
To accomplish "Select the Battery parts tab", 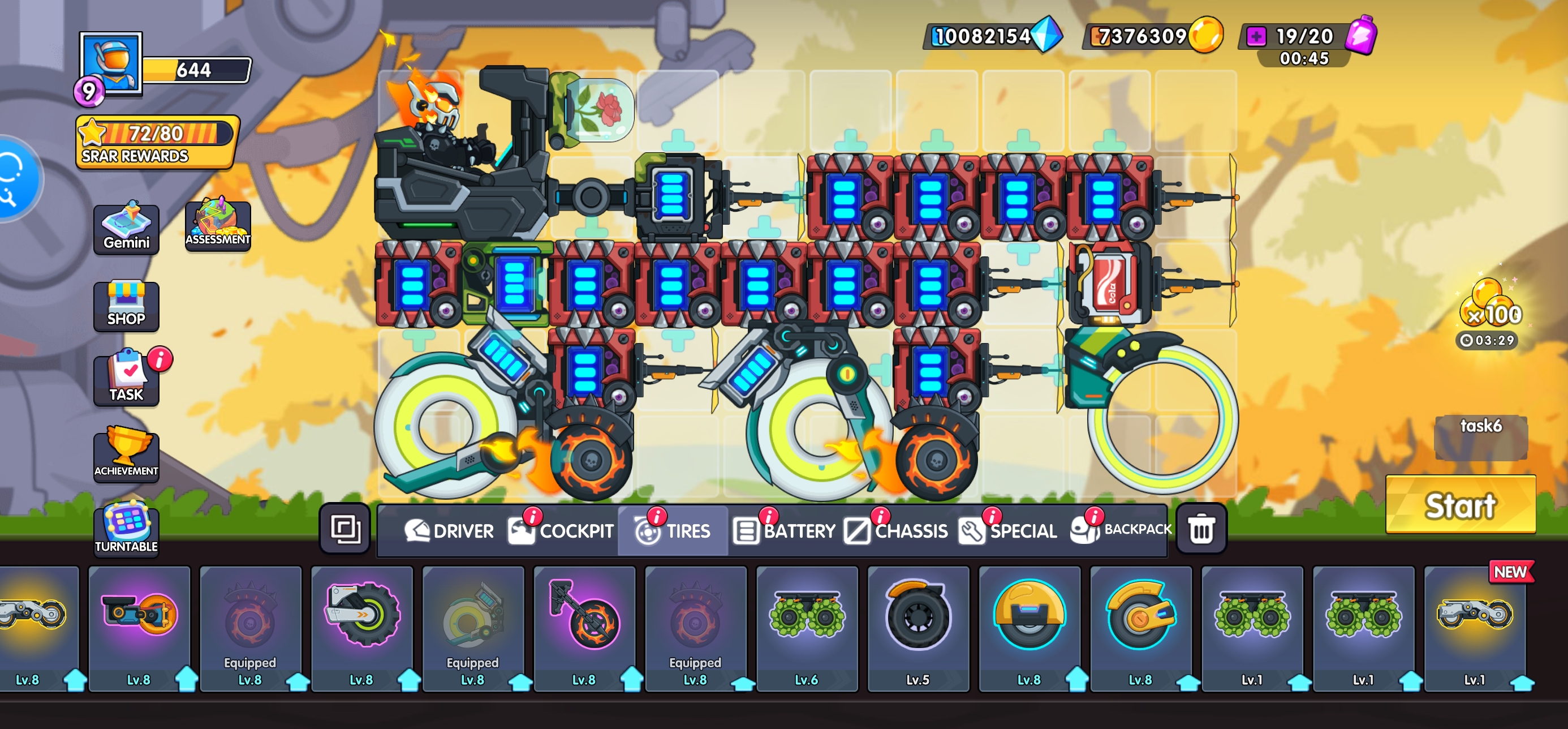I will tap(784, 530).
